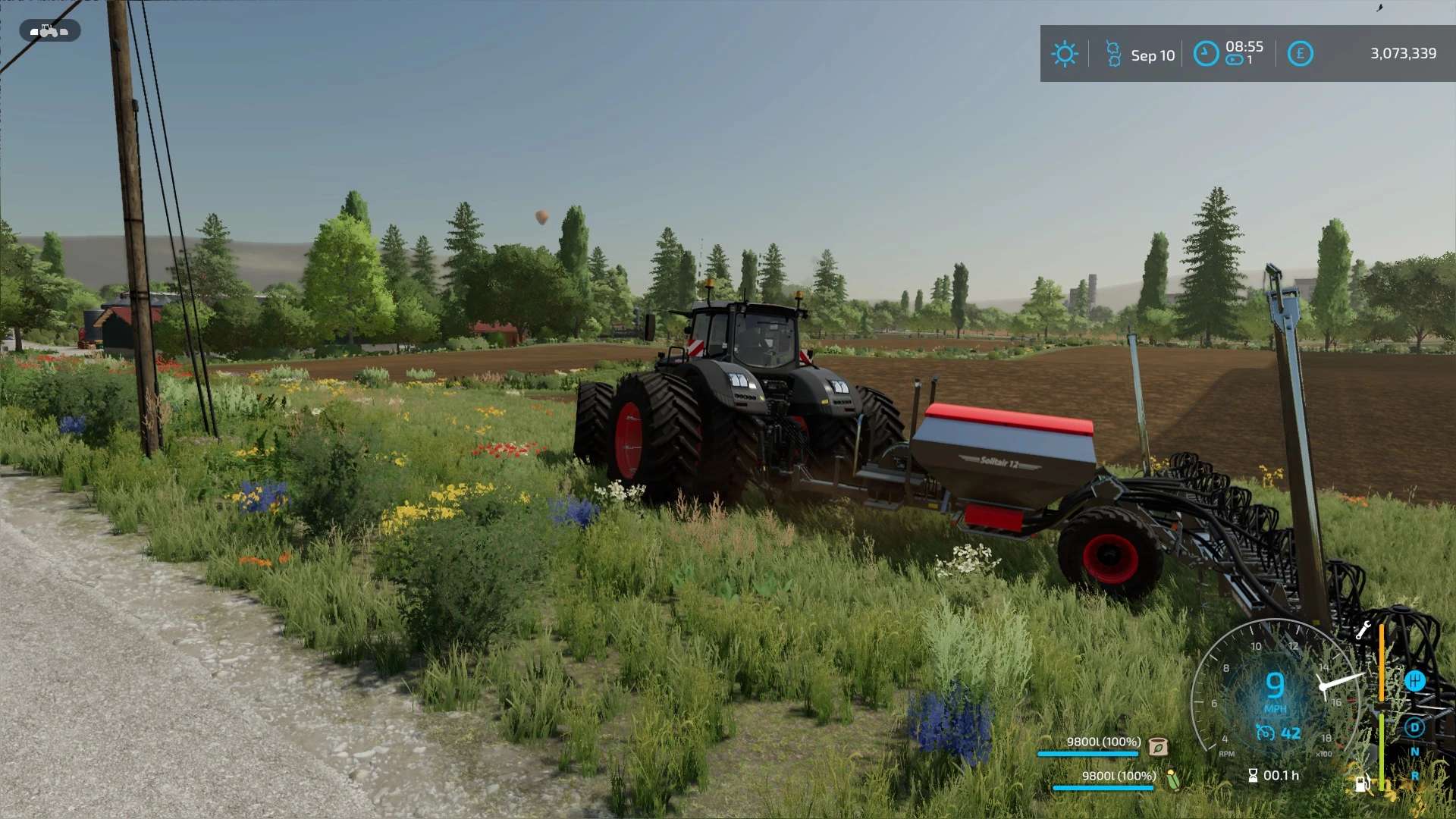Toggle the gear shift transmission icon
Image resolution: width=1456 pixels, height=819 pixels.
[x=1415, y=680]
